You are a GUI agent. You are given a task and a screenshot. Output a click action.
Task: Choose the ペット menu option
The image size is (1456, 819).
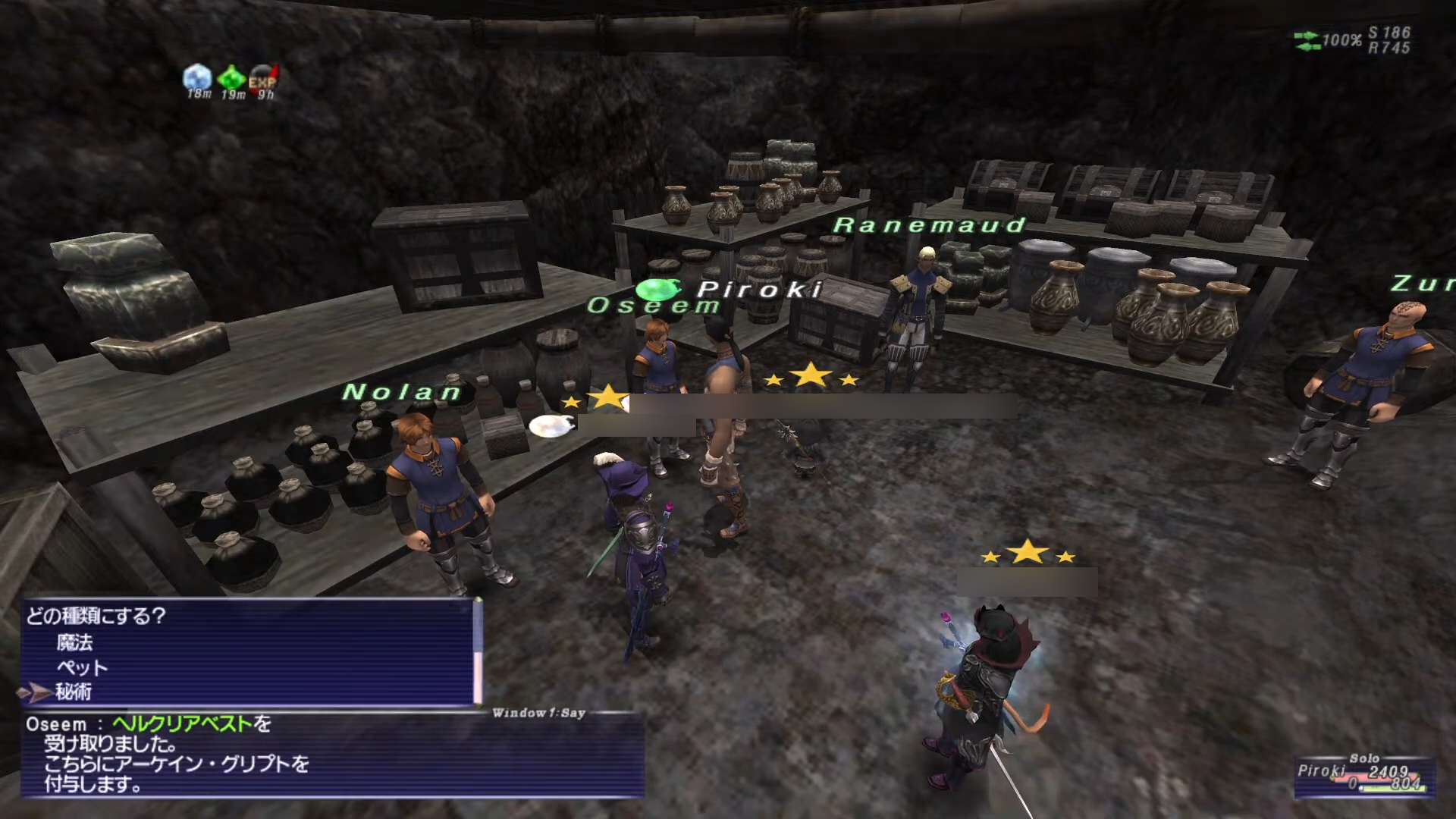(82, 668)
